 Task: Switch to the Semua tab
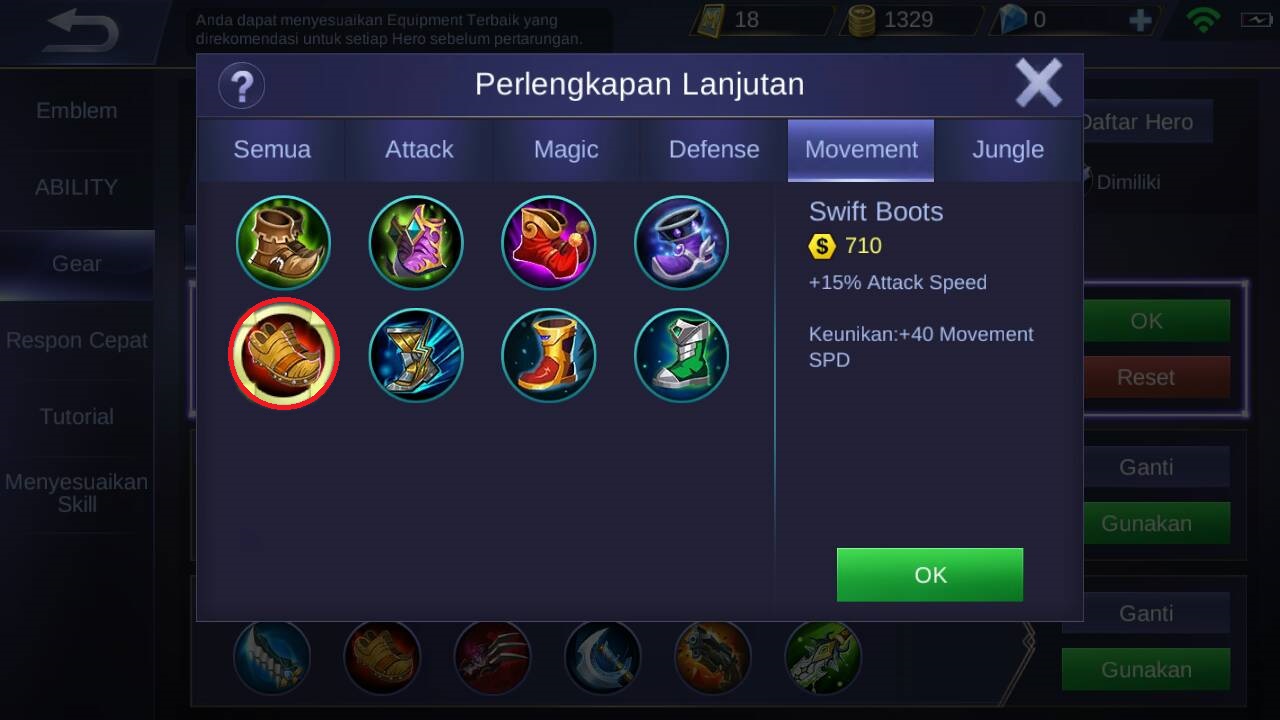[272, 150]
